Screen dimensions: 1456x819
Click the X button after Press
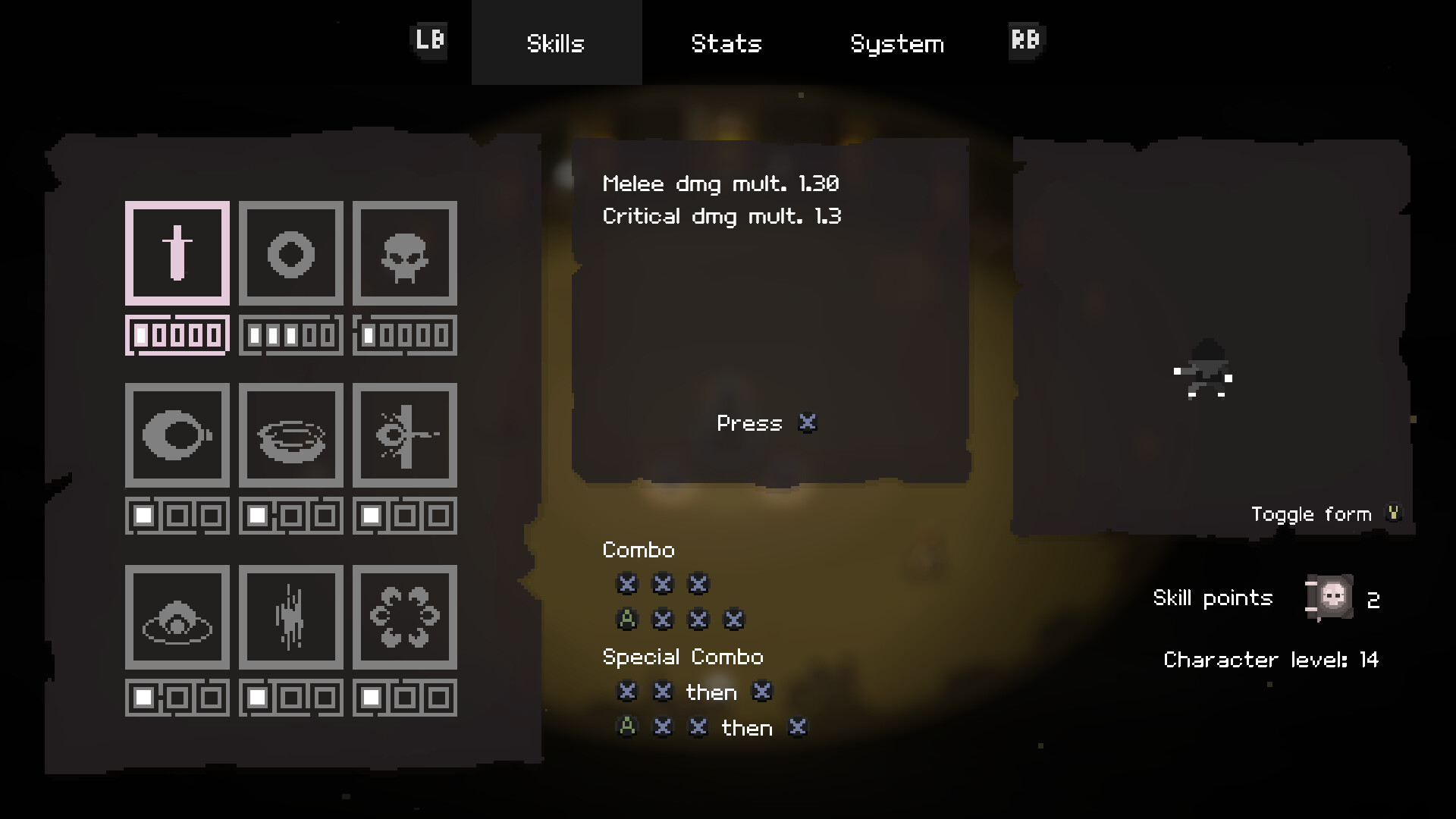click(808, 423)
